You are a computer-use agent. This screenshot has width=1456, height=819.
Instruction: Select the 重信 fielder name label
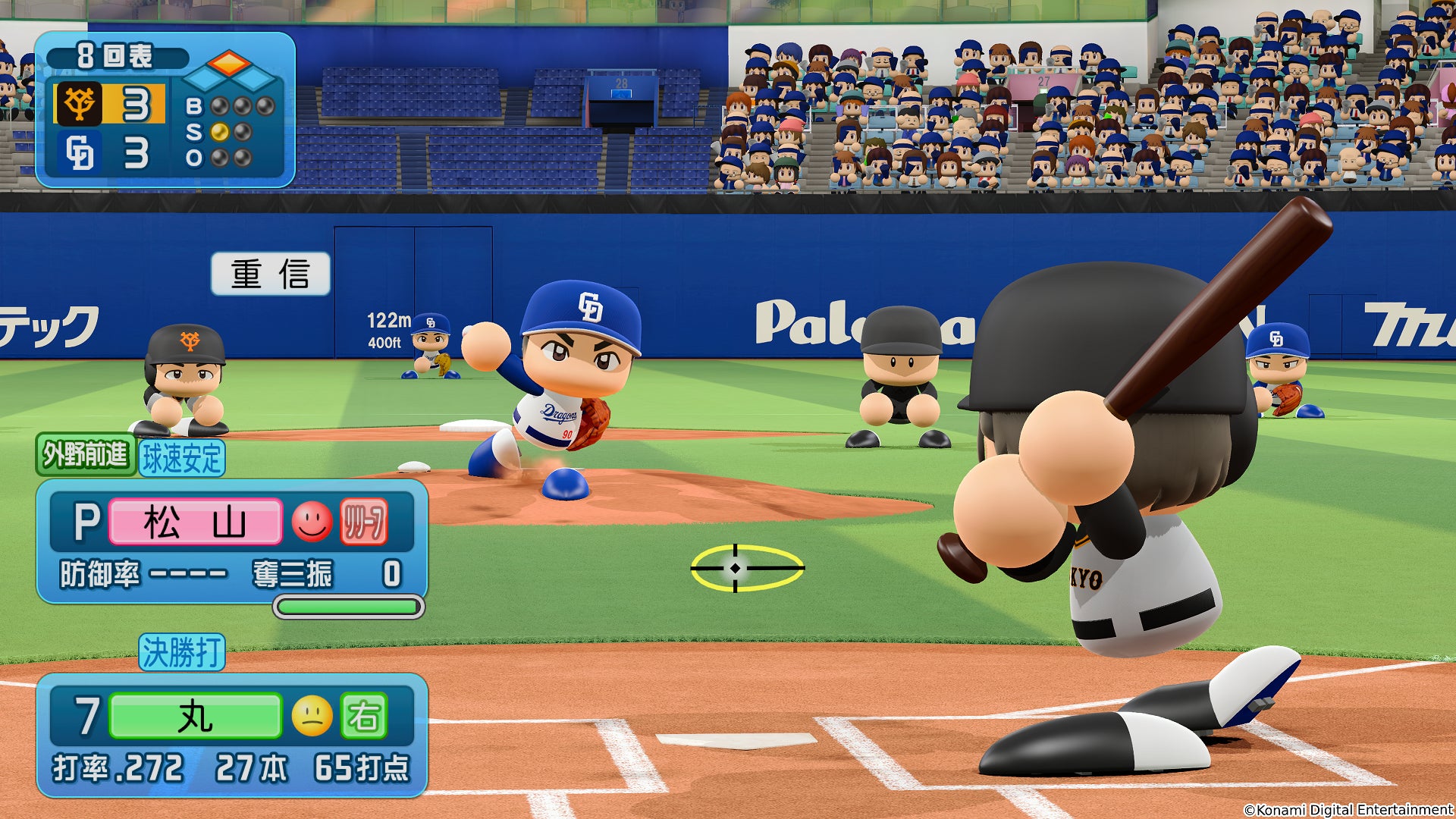[270, 274]
